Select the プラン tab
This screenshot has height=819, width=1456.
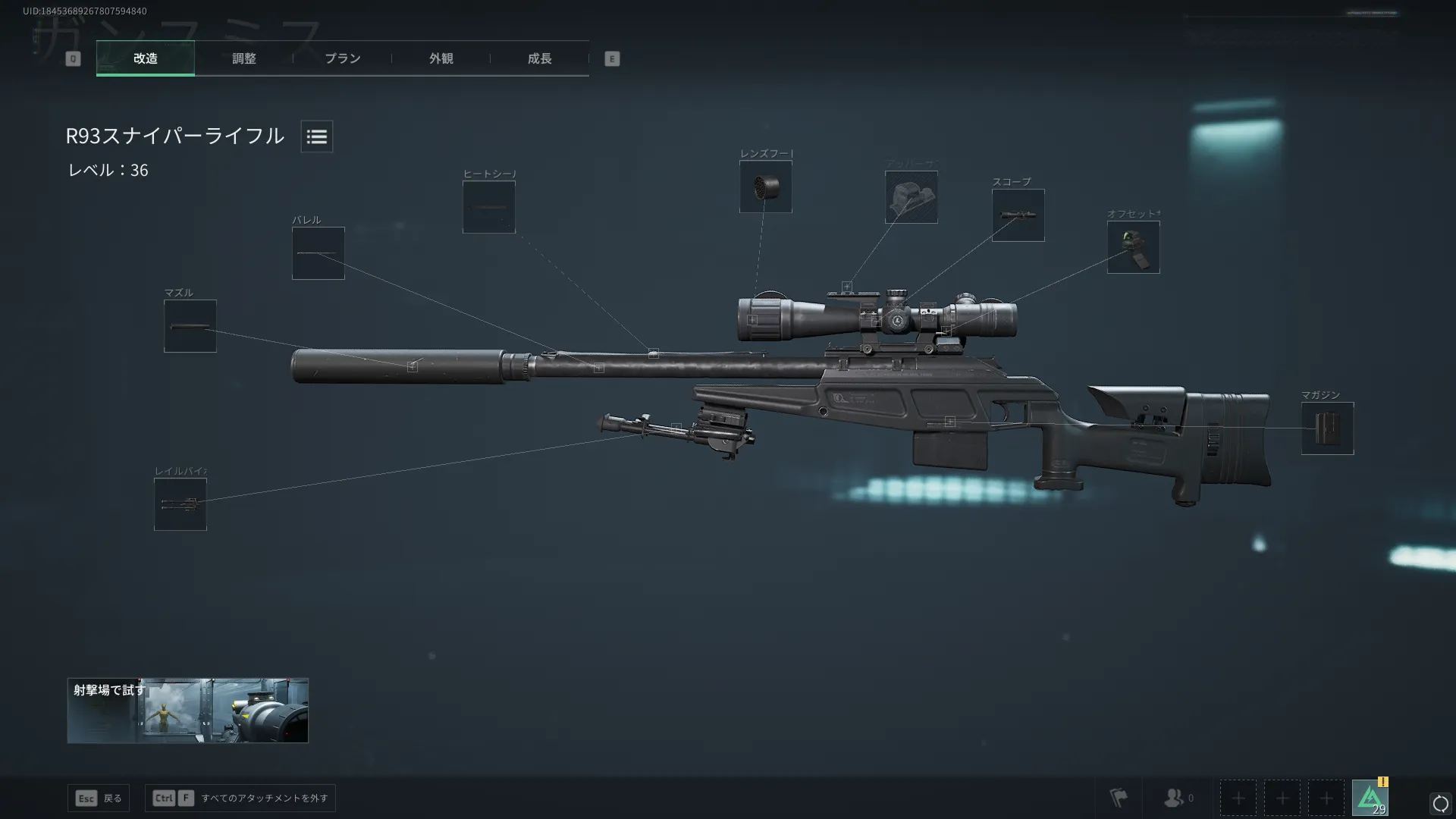[342, 58]
